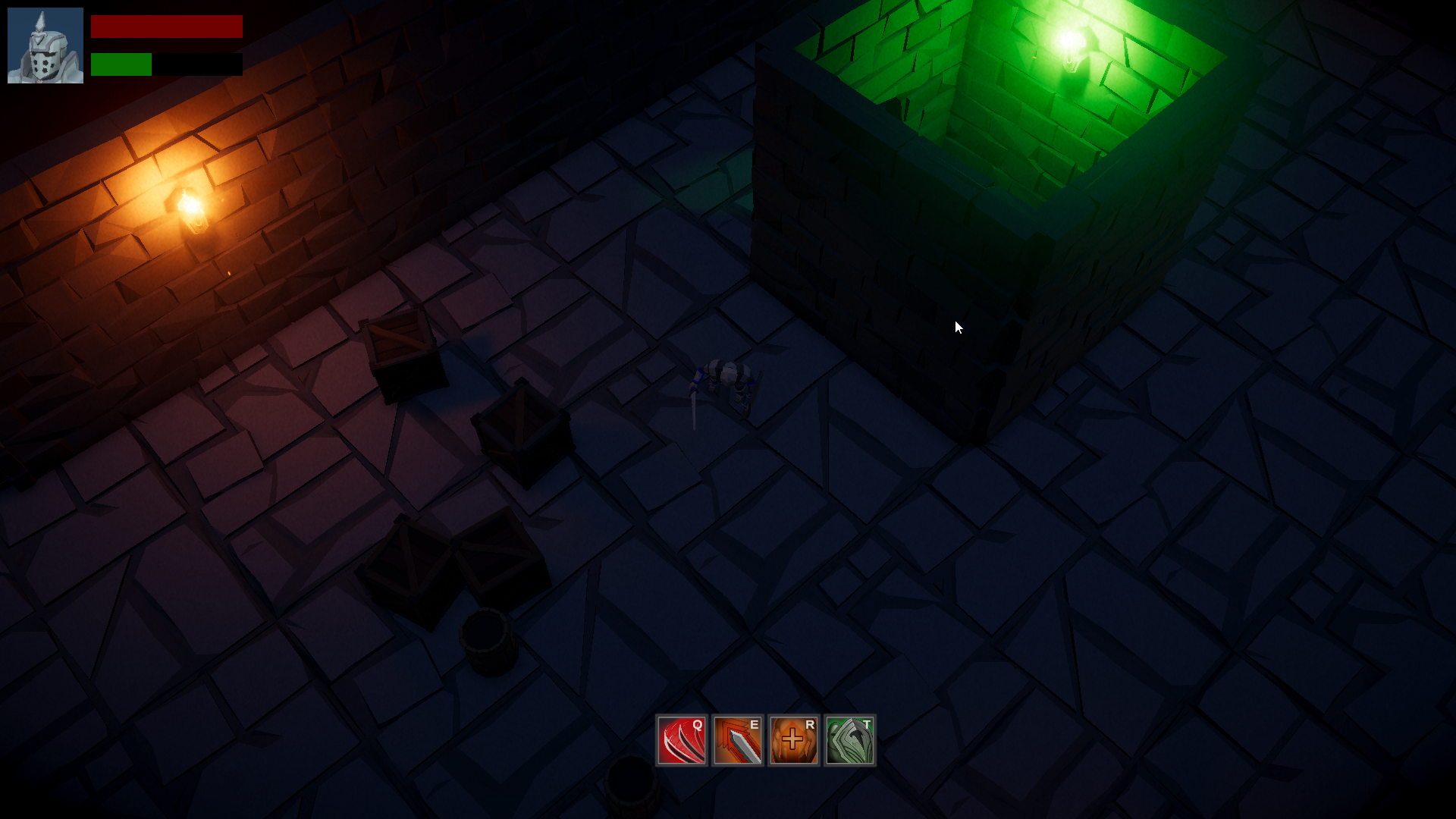
Task: Click the red health bar
Action: [167, 27]
